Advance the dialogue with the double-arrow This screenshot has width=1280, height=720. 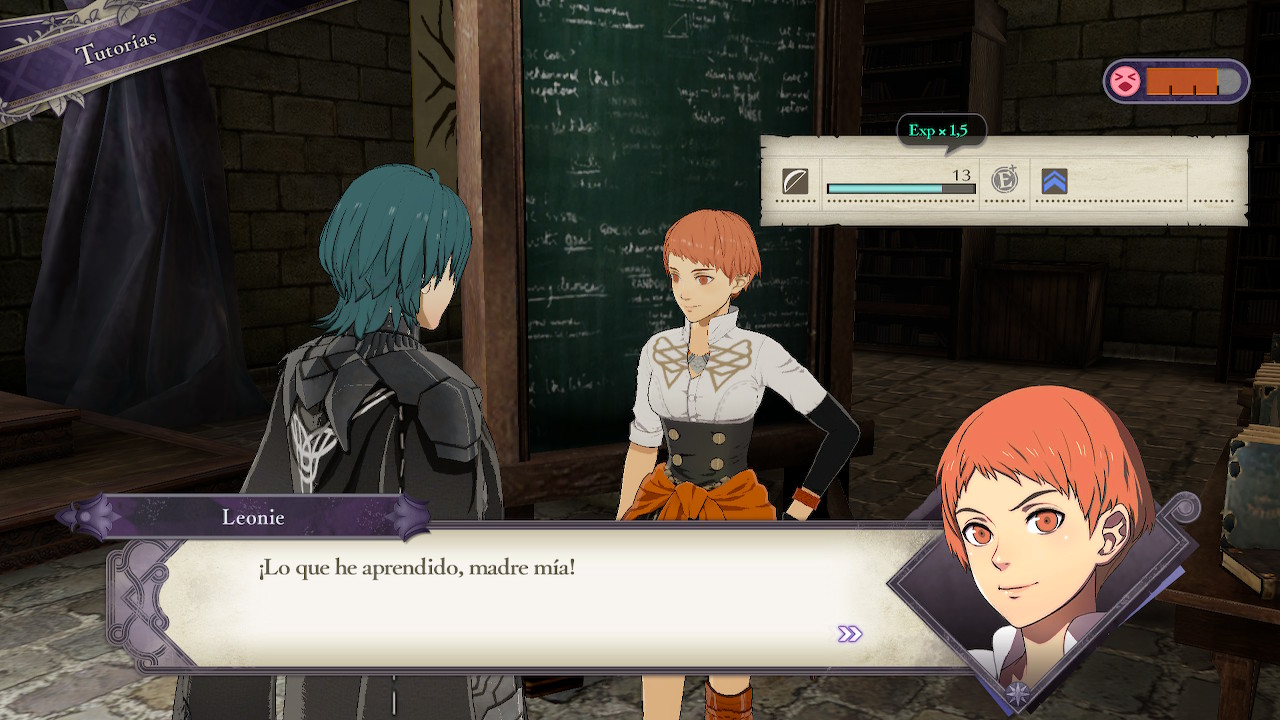pyautogui.click(x=850, y=634)
